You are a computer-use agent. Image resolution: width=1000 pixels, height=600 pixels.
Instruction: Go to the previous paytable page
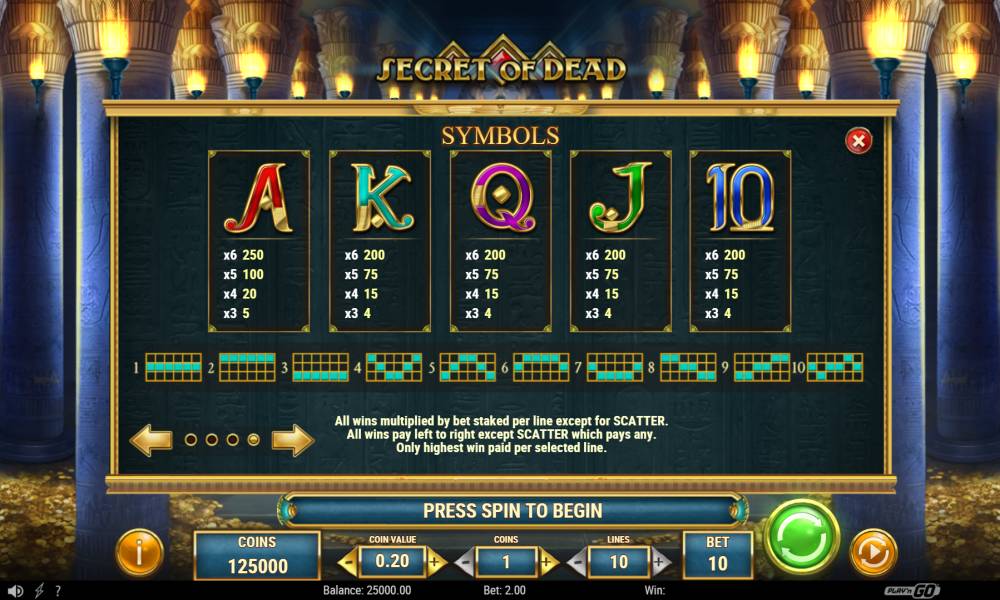tap(151, 439)
